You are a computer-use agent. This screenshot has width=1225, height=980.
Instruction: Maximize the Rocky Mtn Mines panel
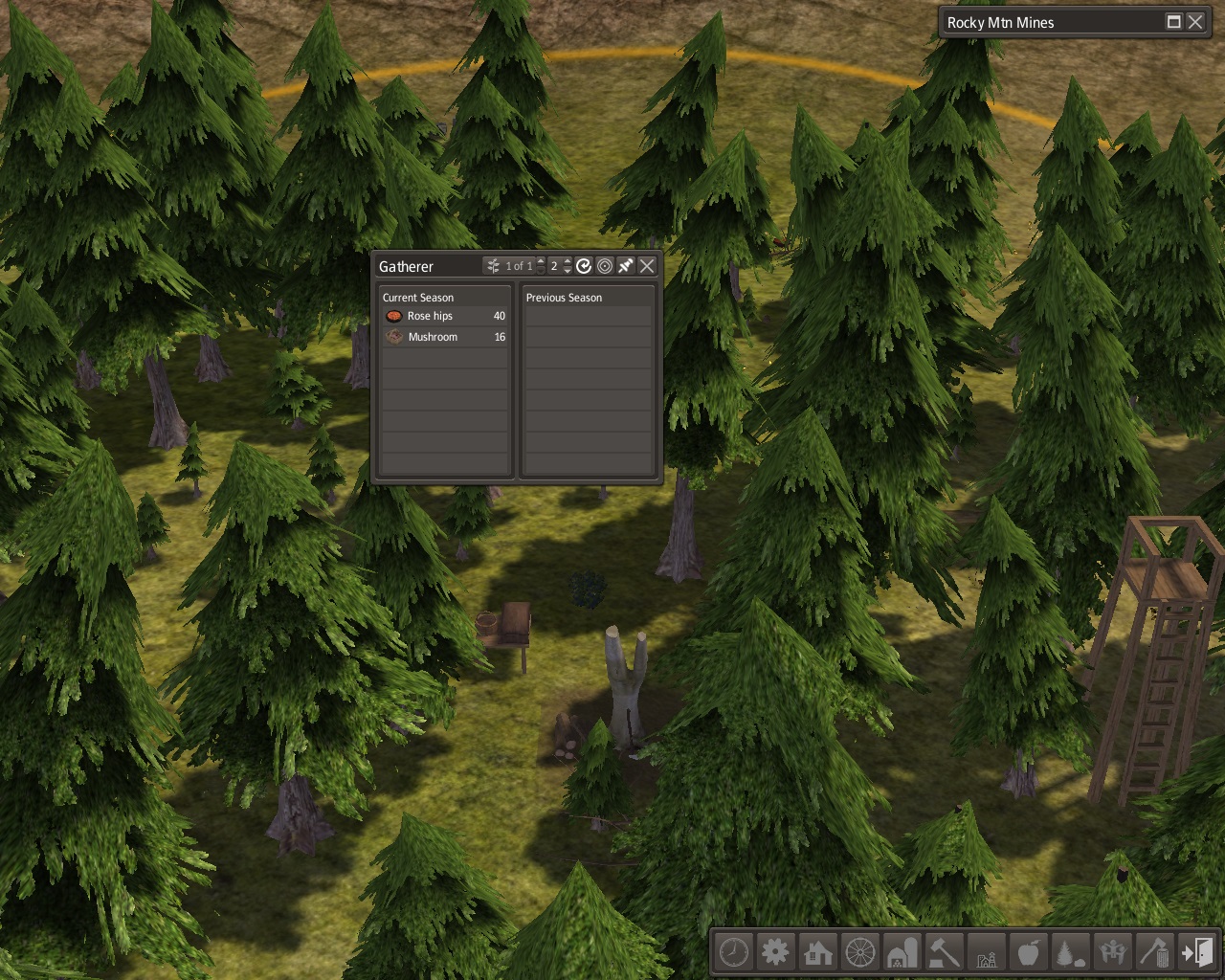pos(1174,22)
